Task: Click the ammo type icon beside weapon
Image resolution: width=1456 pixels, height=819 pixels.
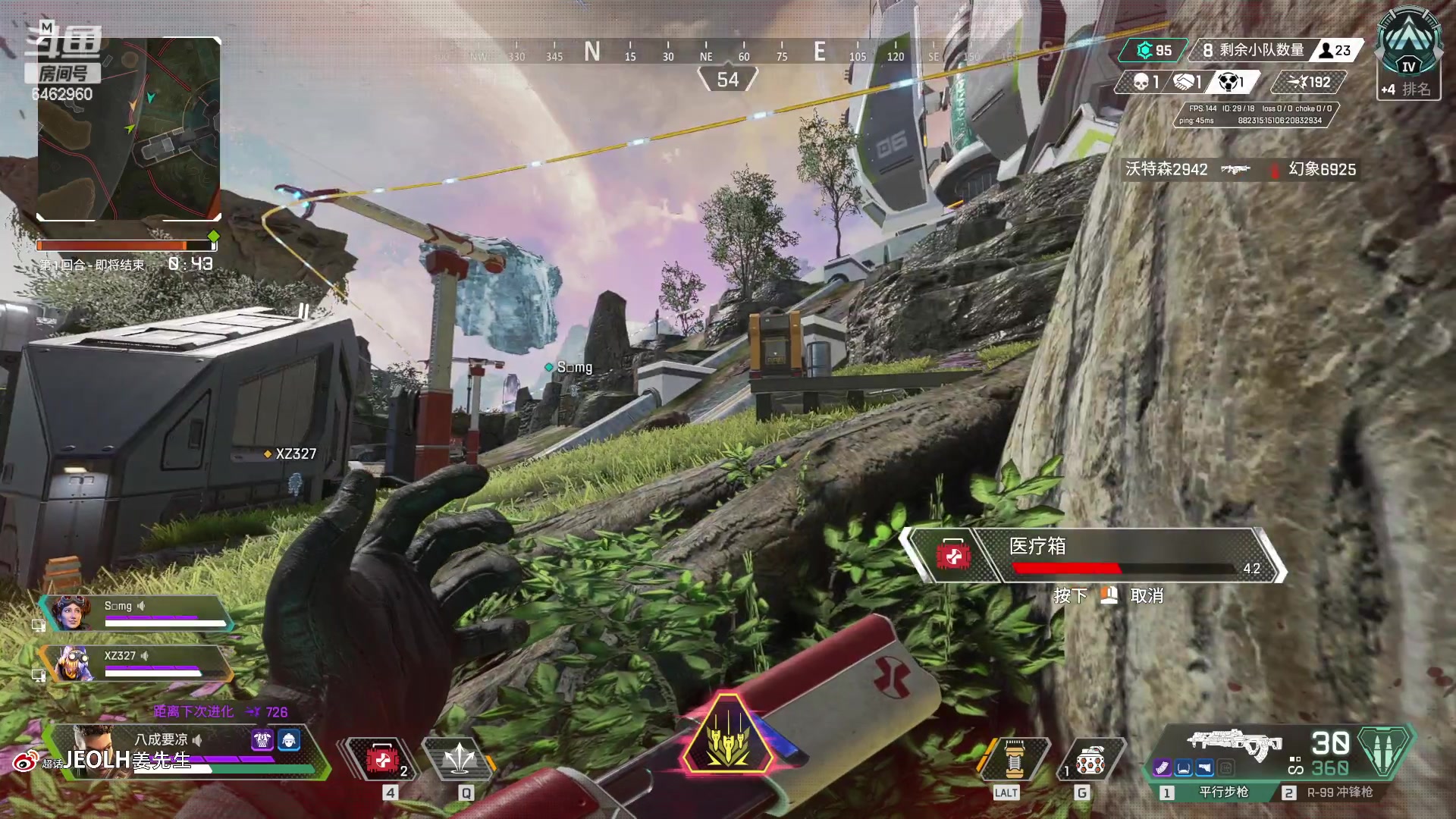Action: click(x=1385, y=752)
